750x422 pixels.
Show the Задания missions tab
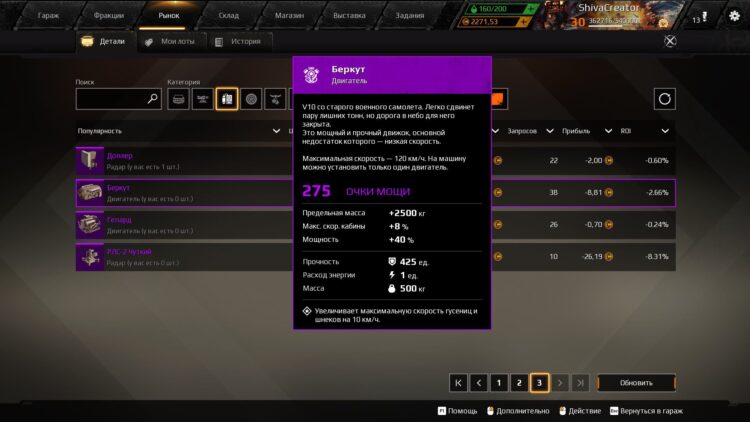(x=409, y=15)
